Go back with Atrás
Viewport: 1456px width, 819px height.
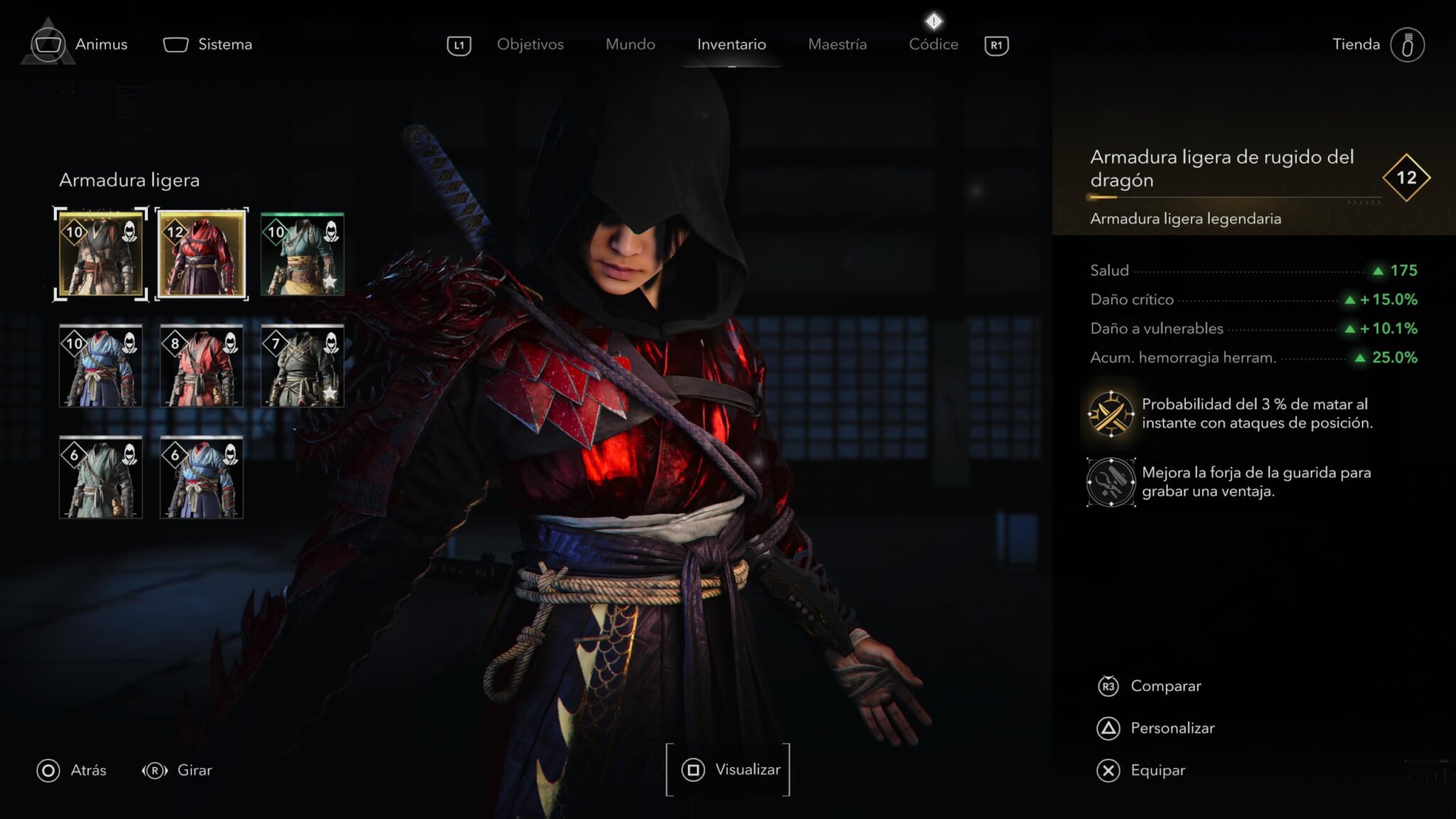(x=87, y=770)
